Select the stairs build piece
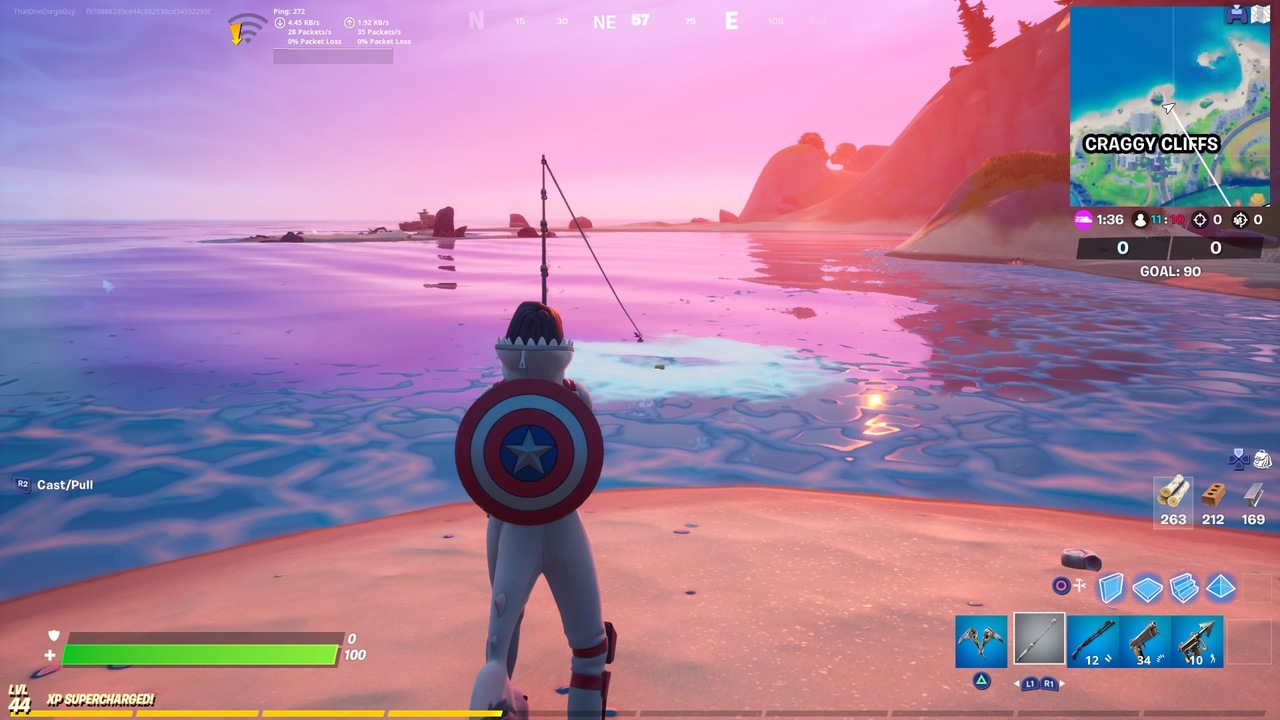This screenshot has width=1280, height=720. 1183,588
